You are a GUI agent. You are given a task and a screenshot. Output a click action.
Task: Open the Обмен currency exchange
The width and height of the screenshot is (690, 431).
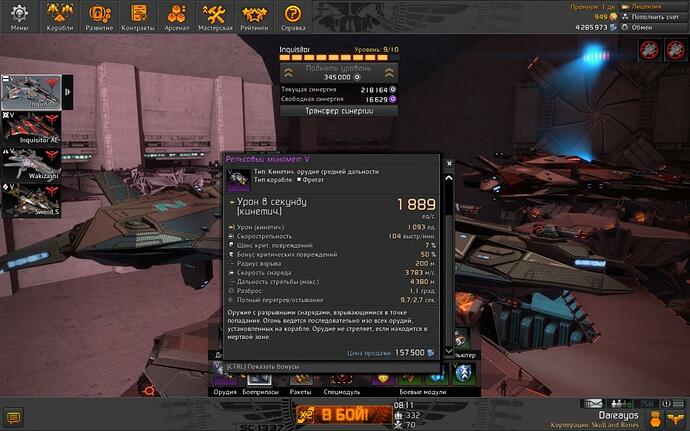[x=657, y=28]
